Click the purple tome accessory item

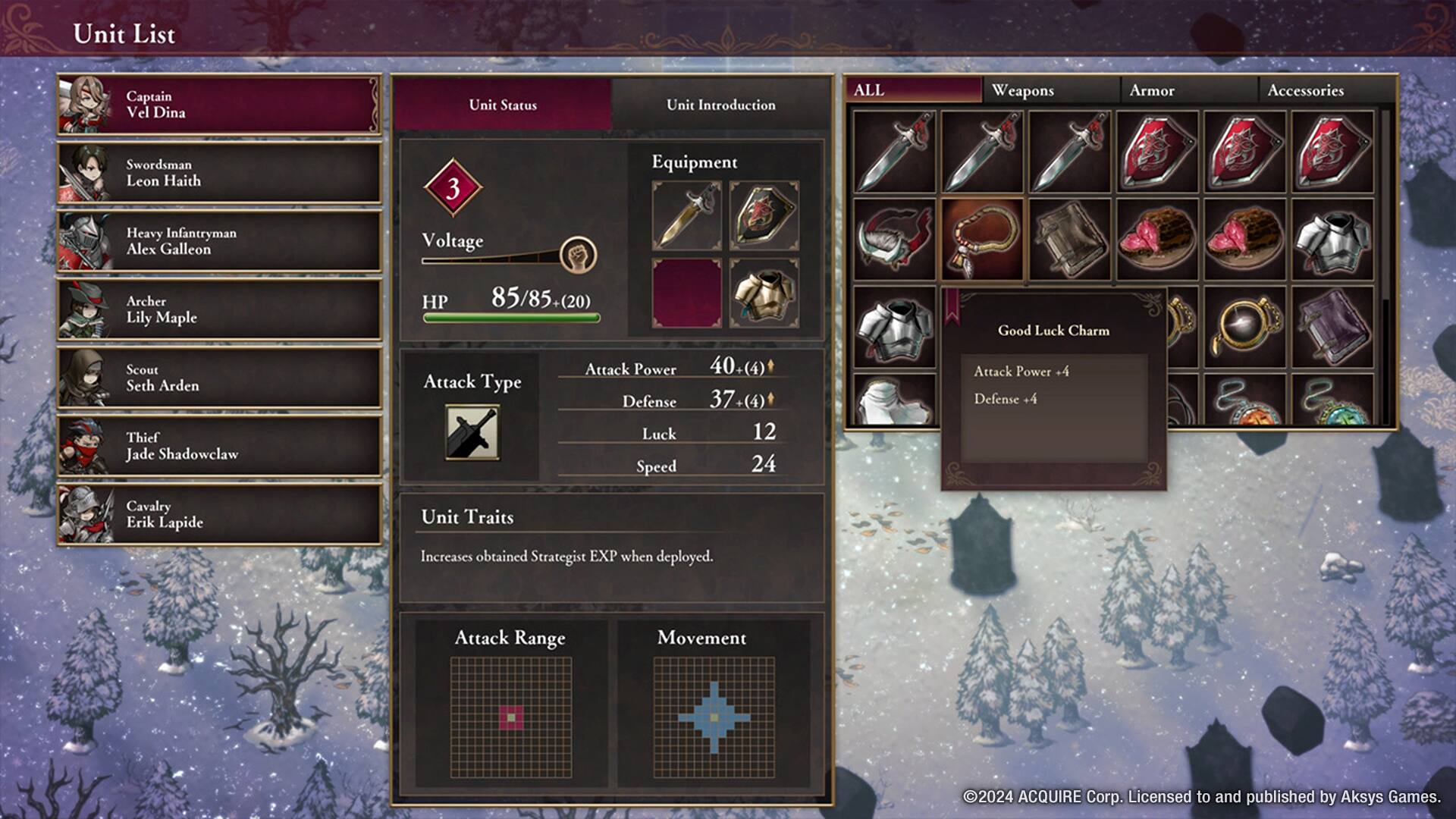pos(1333,325)
